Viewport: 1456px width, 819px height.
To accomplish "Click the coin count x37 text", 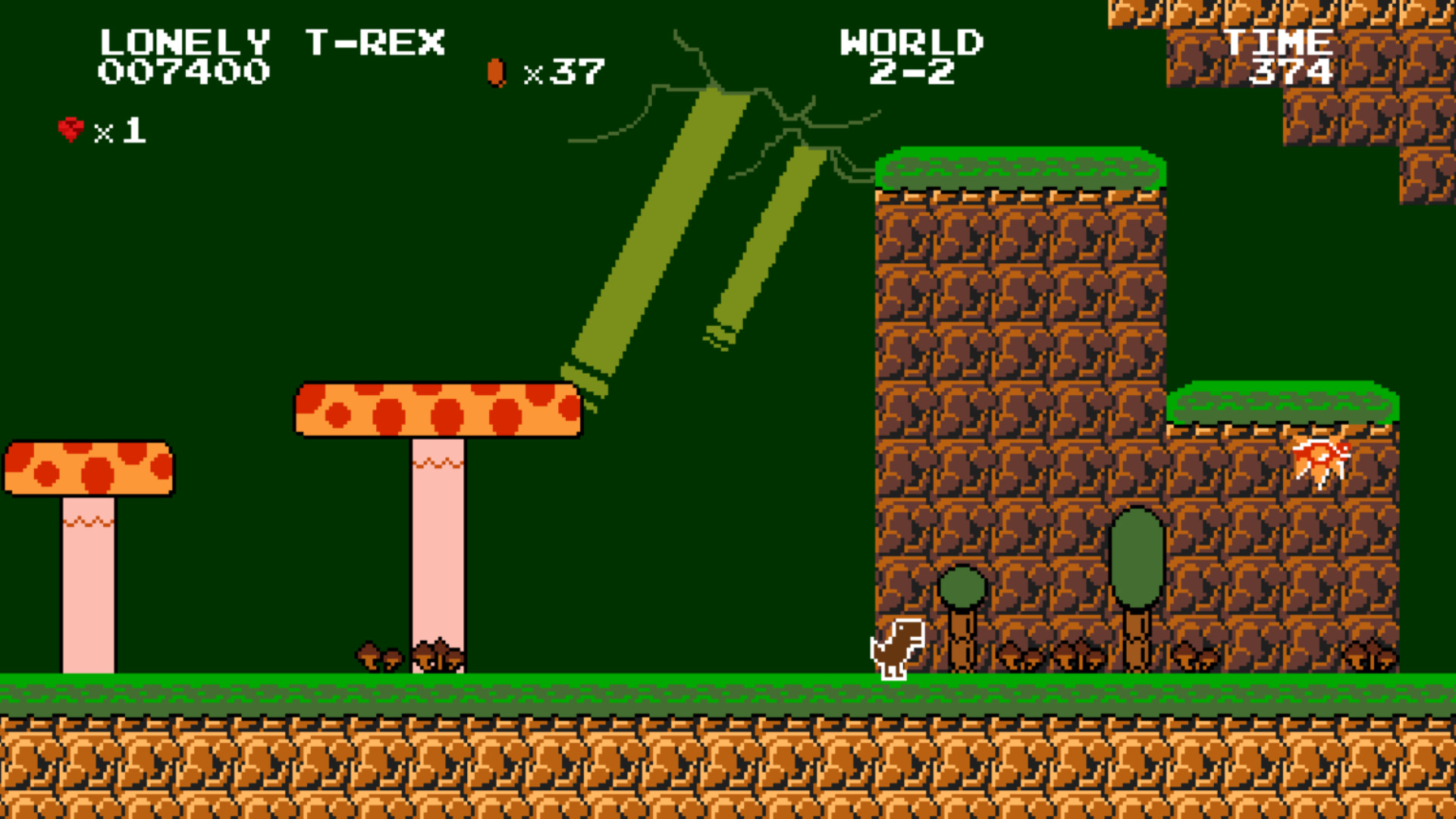I will point(565,72).
